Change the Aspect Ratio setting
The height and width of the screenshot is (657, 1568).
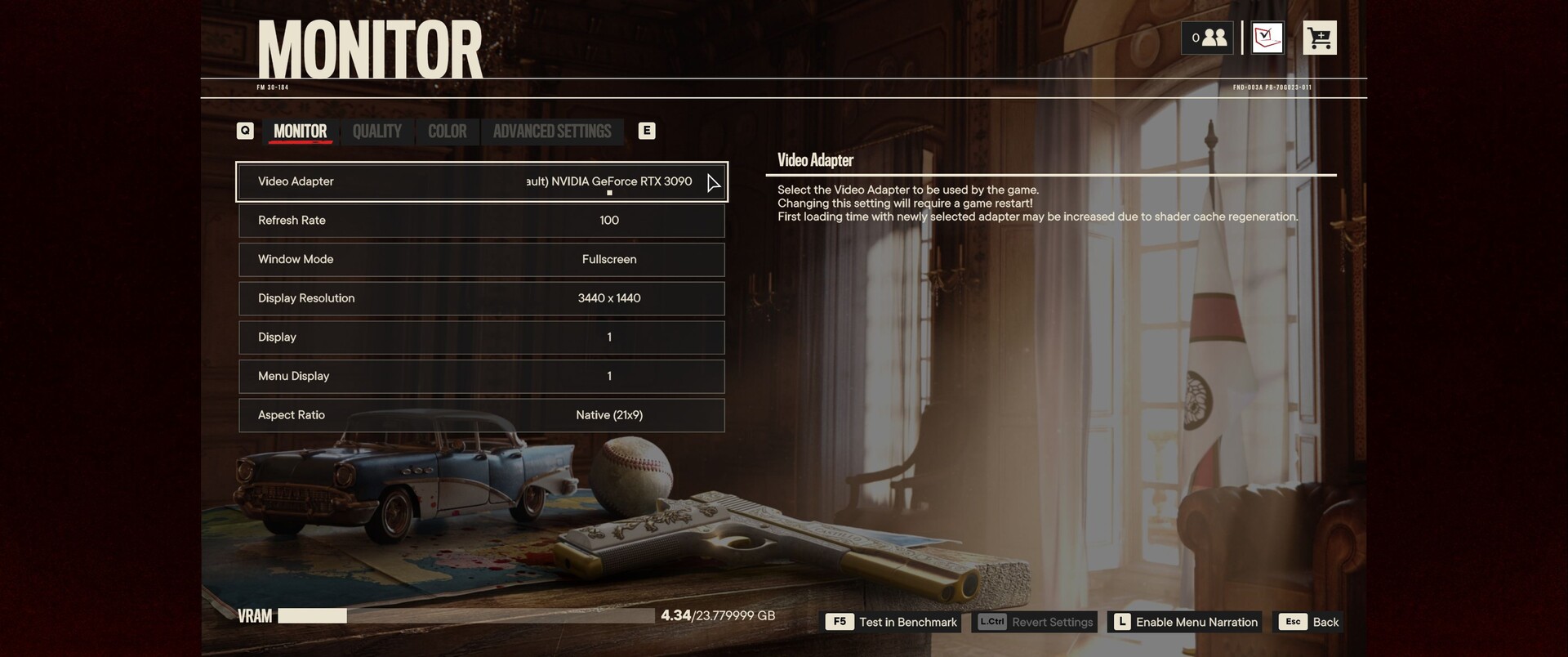pos(482,415)
